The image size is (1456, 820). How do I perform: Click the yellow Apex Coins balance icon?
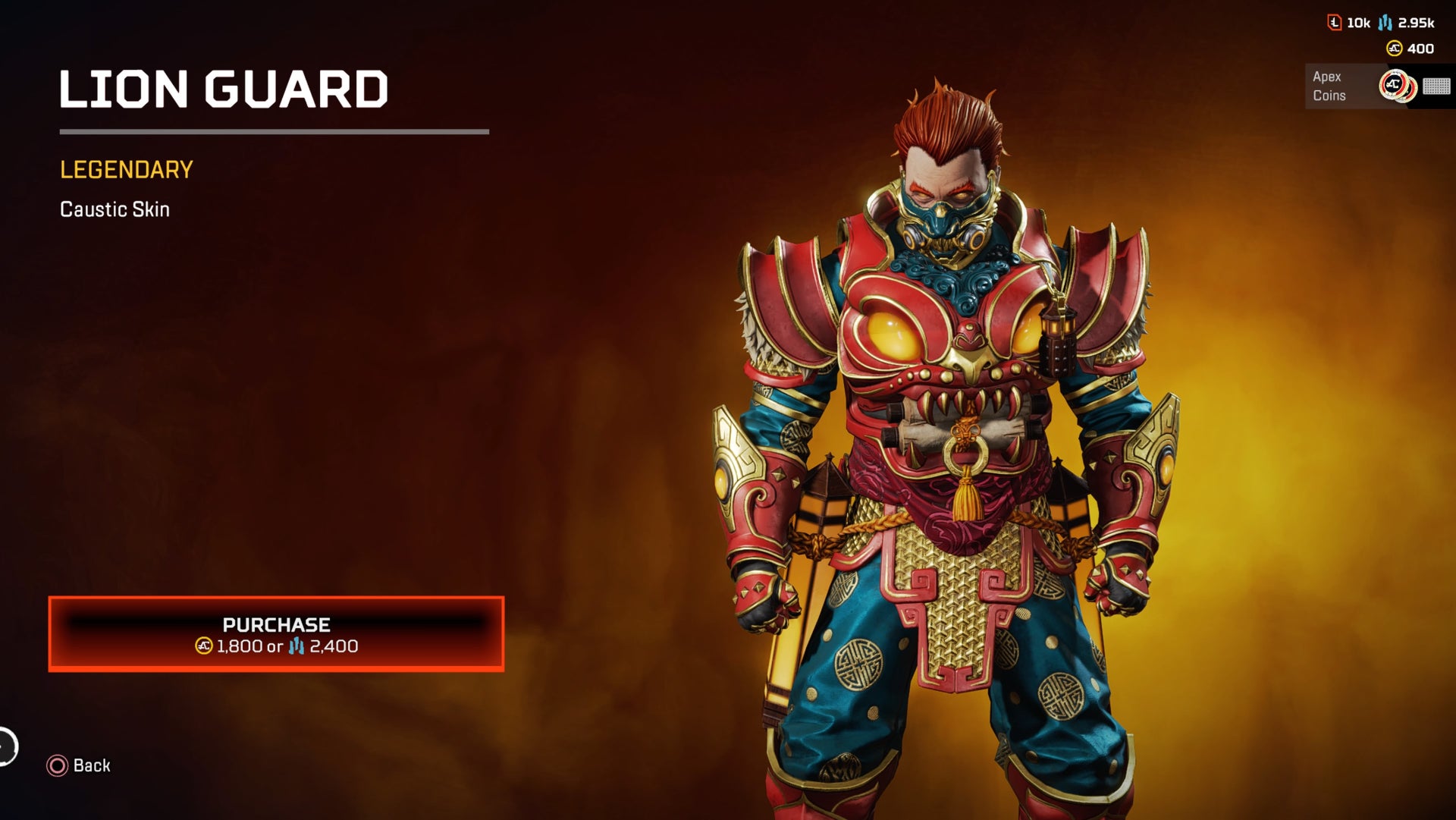[1394, 49]
